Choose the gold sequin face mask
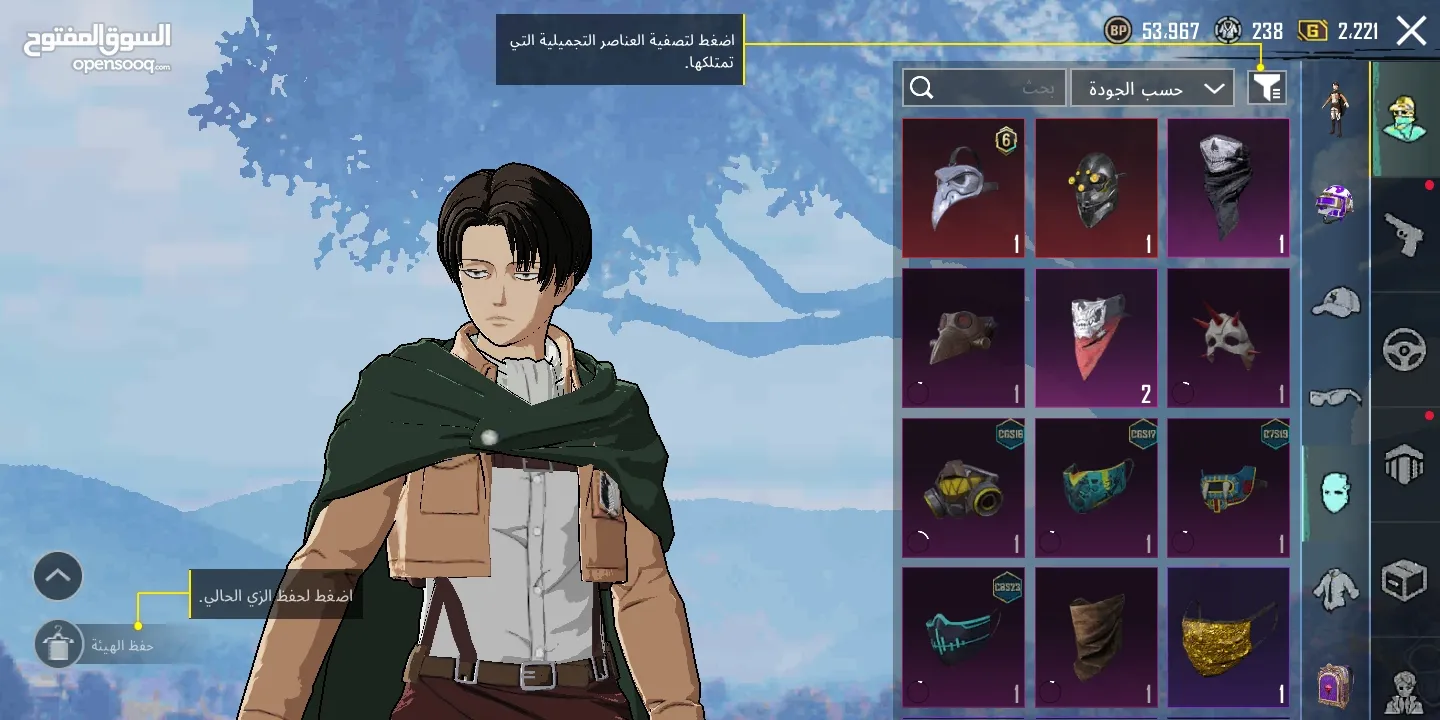The width and height of the screenshot is (1440, 720). [x=1228, y=638]
